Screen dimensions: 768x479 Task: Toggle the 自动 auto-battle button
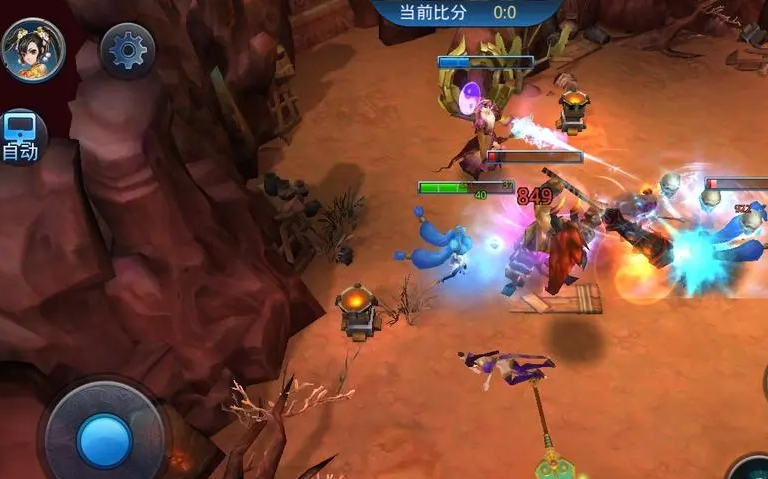[x=20, y=136]
